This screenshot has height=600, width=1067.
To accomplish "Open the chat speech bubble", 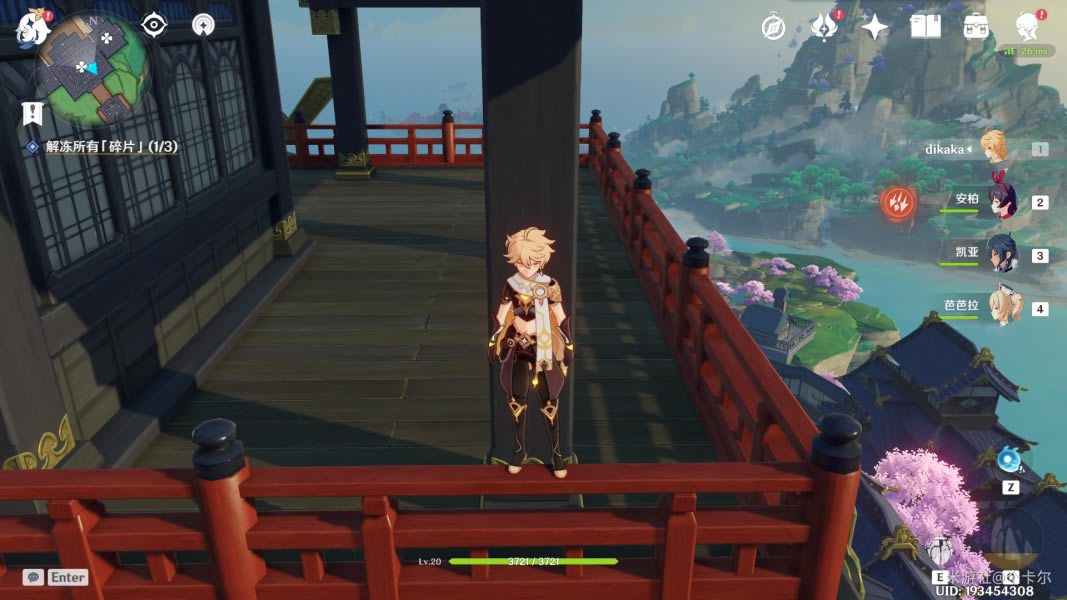I will [33, 577].
